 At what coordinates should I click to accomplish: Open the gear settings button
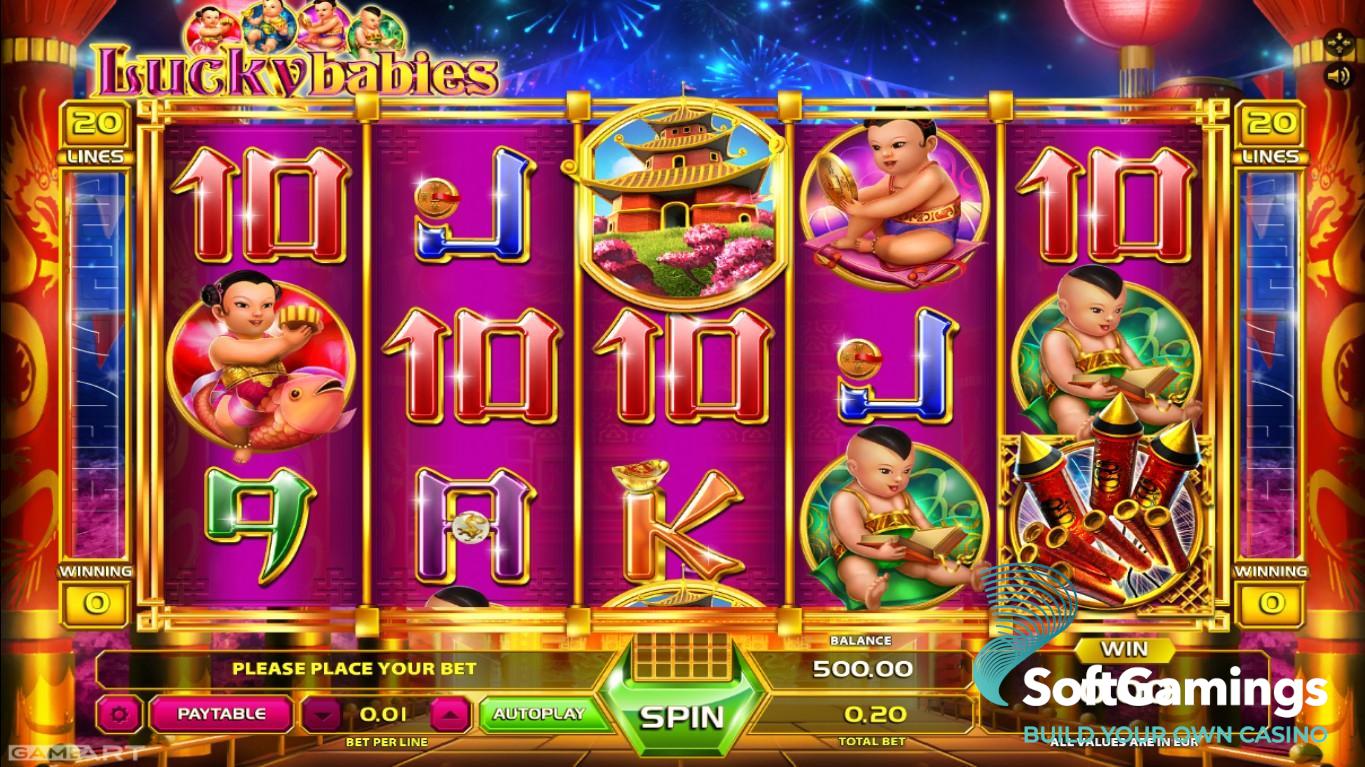click(x=120, y=714)
